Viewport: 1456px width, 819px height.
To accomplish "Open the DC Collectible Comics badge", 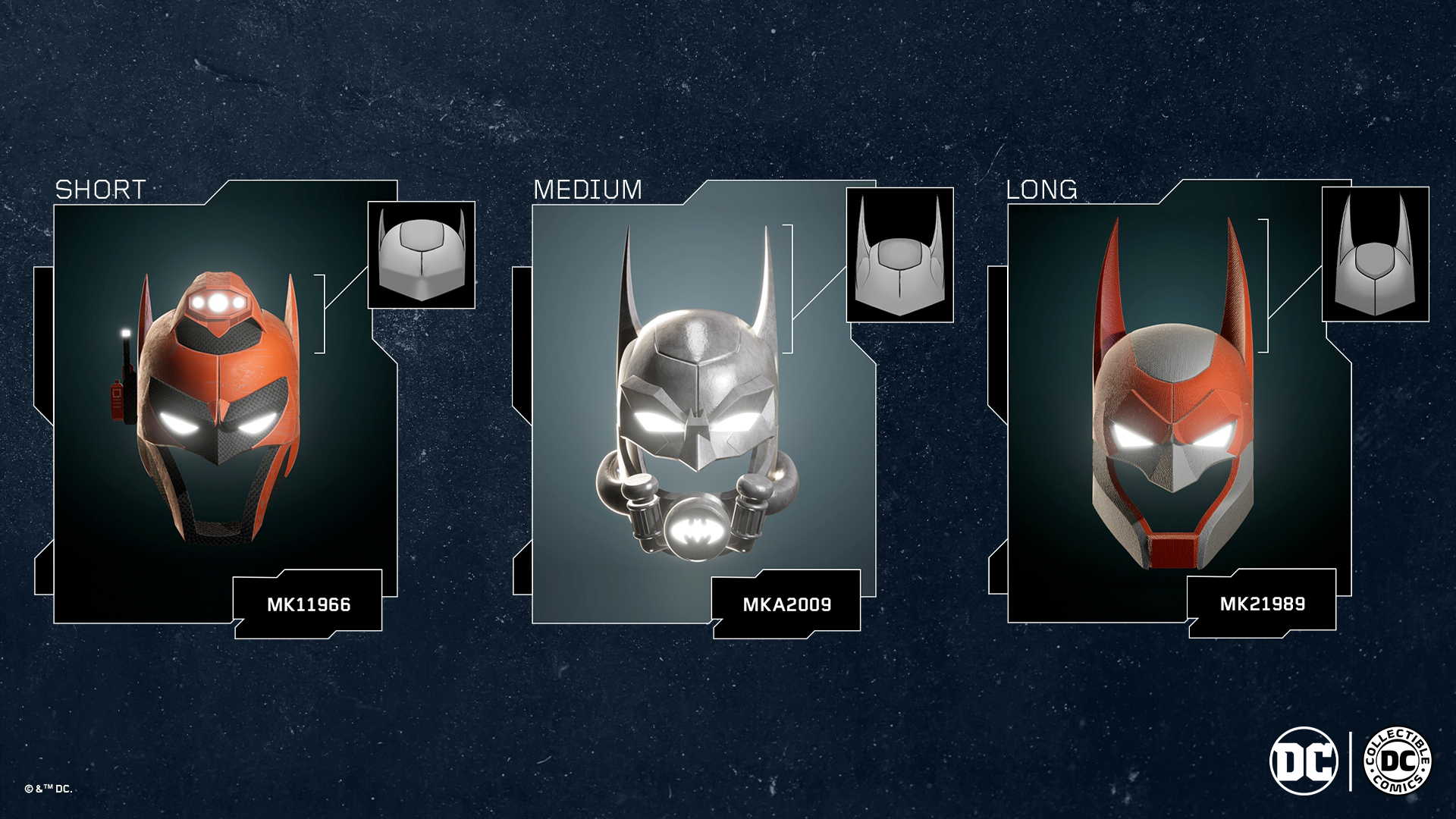I will click(x=1398, y=761).
